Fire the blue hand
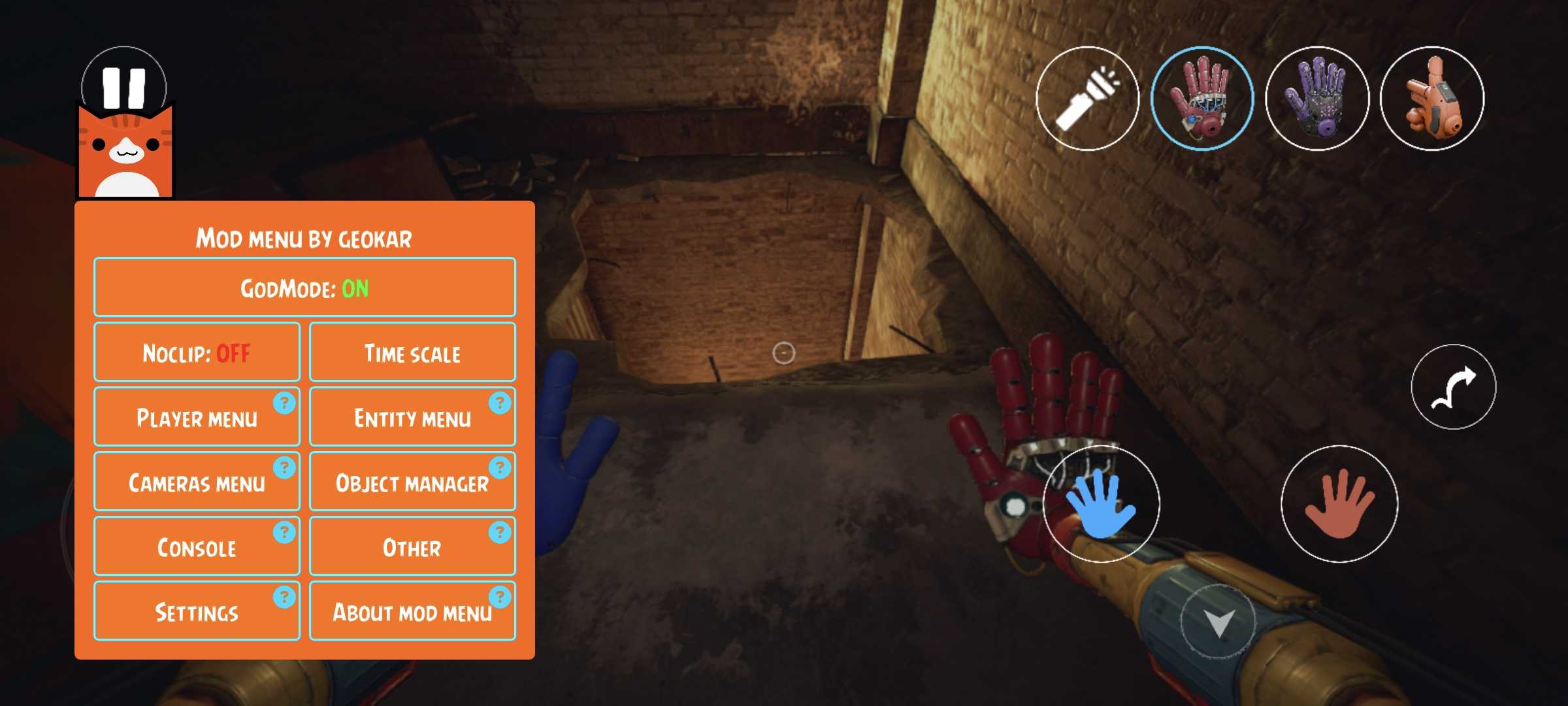The height and width of the screenshot is (706, 1568). point(1101,503)
